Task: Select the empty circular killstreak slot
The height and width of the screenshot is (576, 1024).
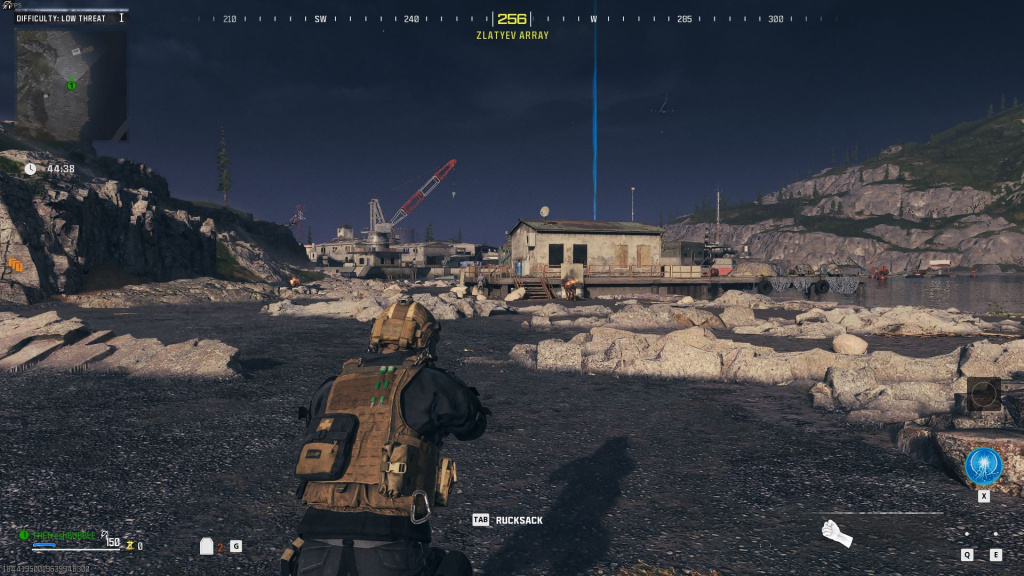Action: 983,393
